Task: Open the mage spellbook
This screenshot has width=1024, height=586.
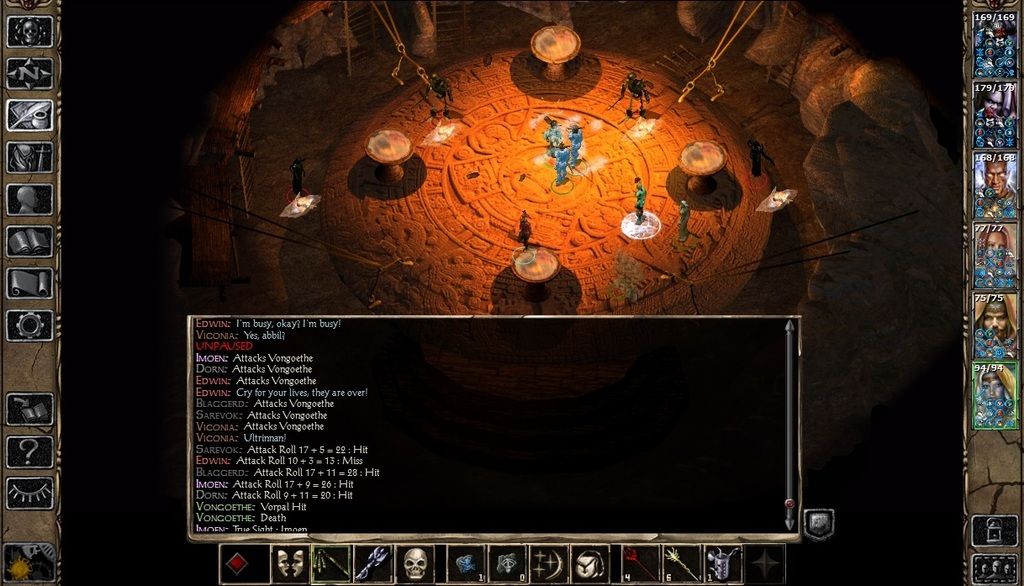Action: tap(30, 241)
